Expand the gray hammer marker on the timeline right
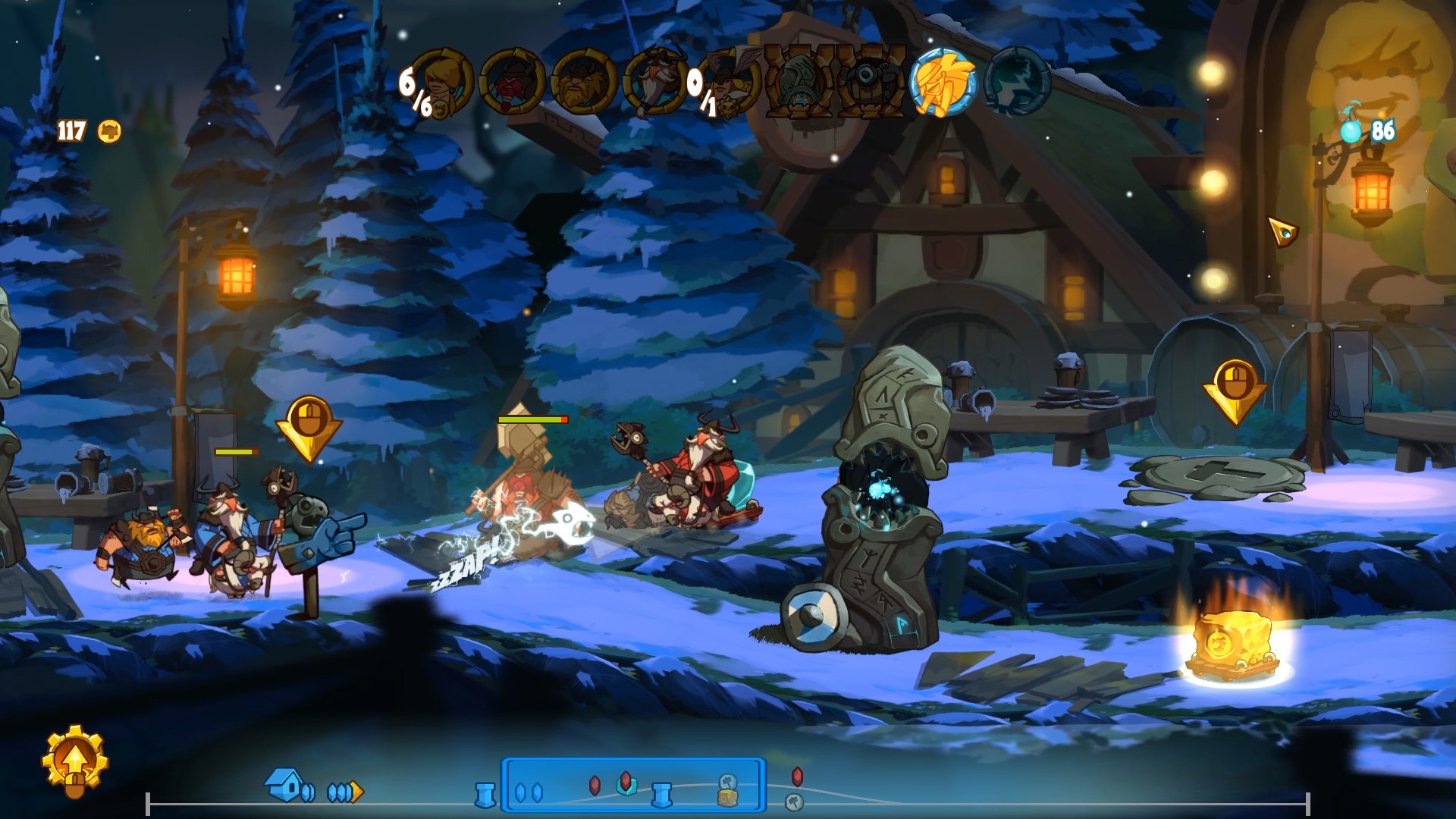This screenshot has height=819, width=1456. point(795,800)
